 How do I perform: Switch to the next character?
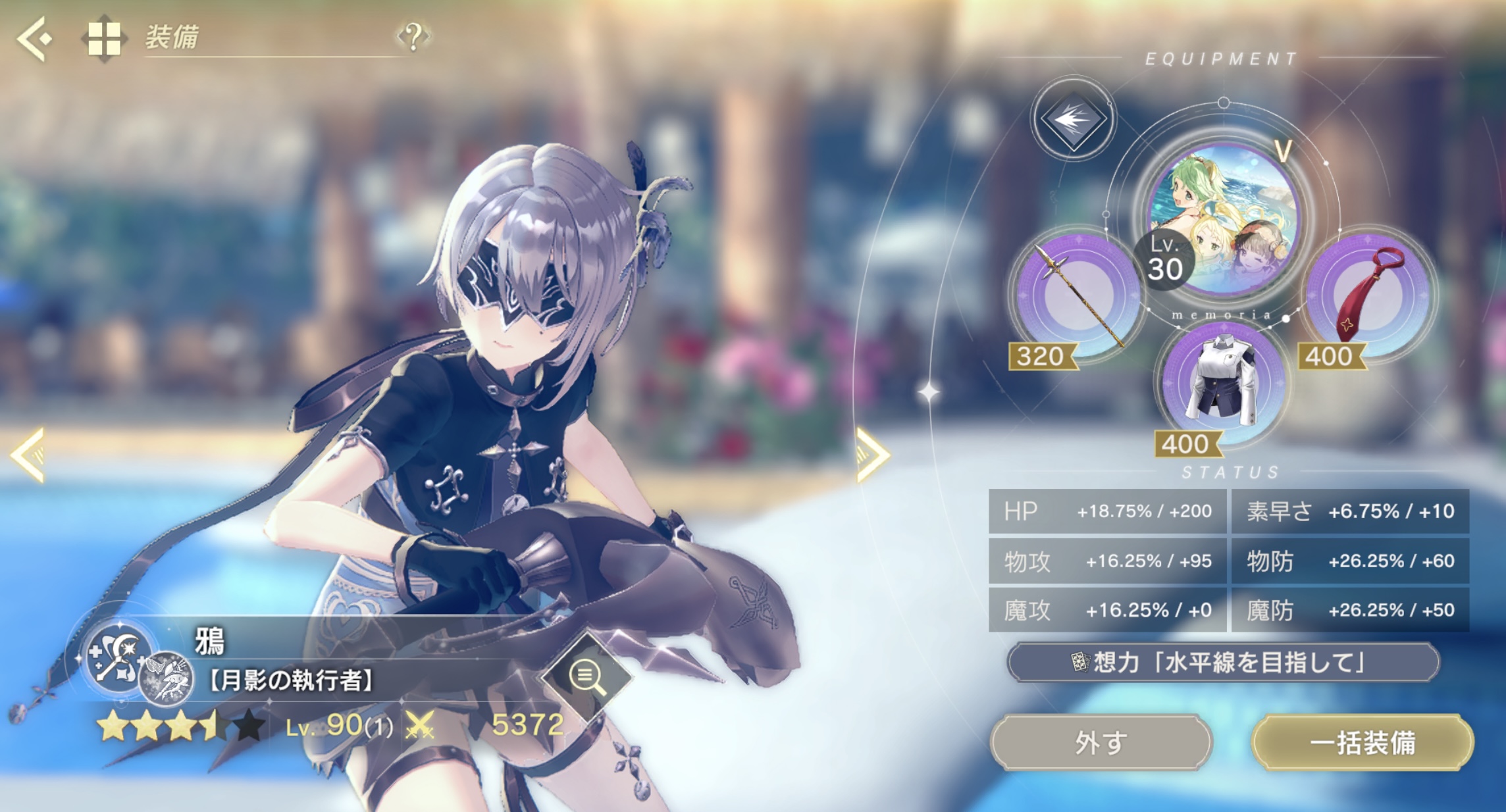tap(873, 455)
